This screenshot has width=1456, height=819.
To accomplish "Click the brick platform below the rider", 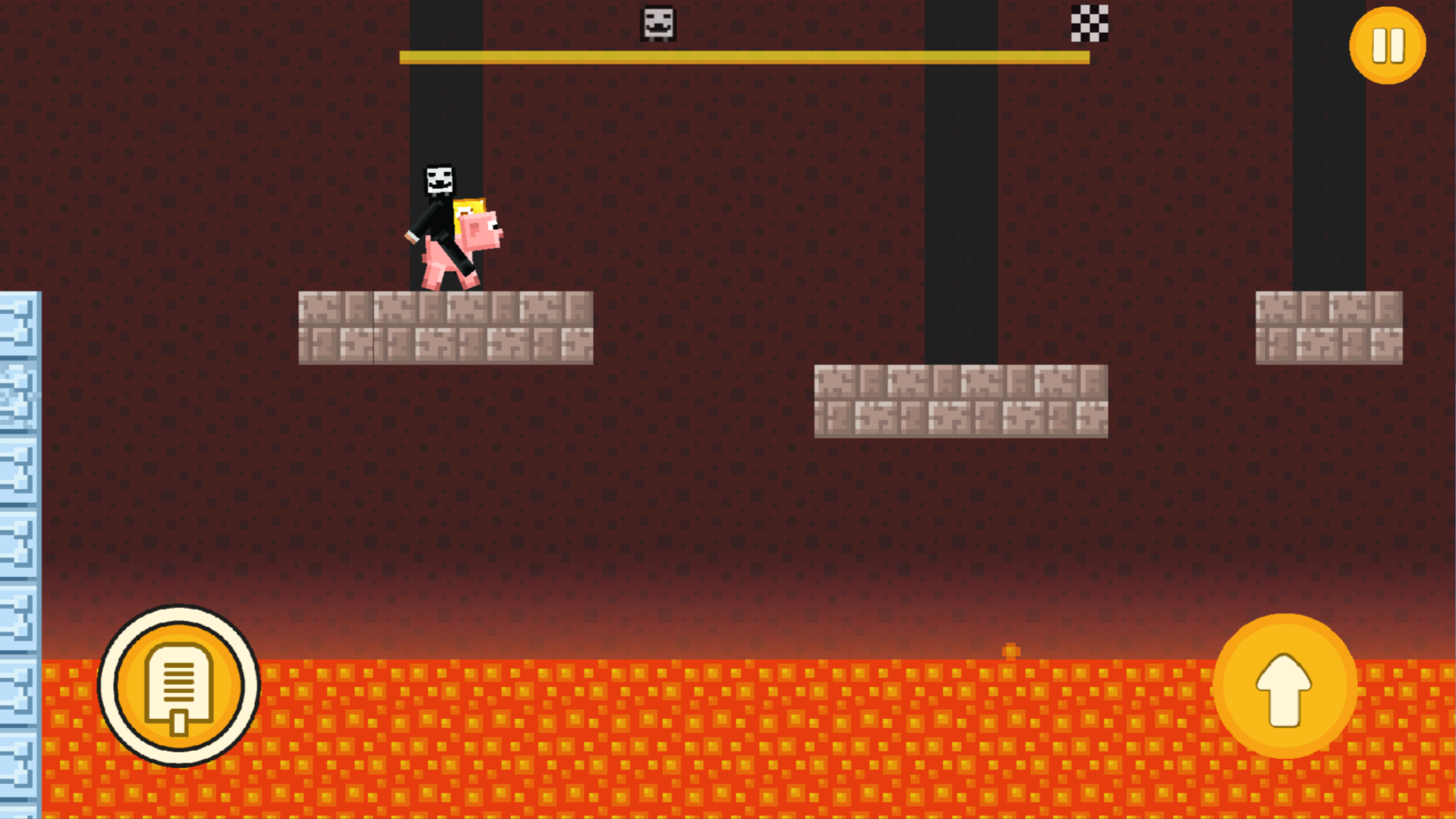I will click(x=446, y=326).
